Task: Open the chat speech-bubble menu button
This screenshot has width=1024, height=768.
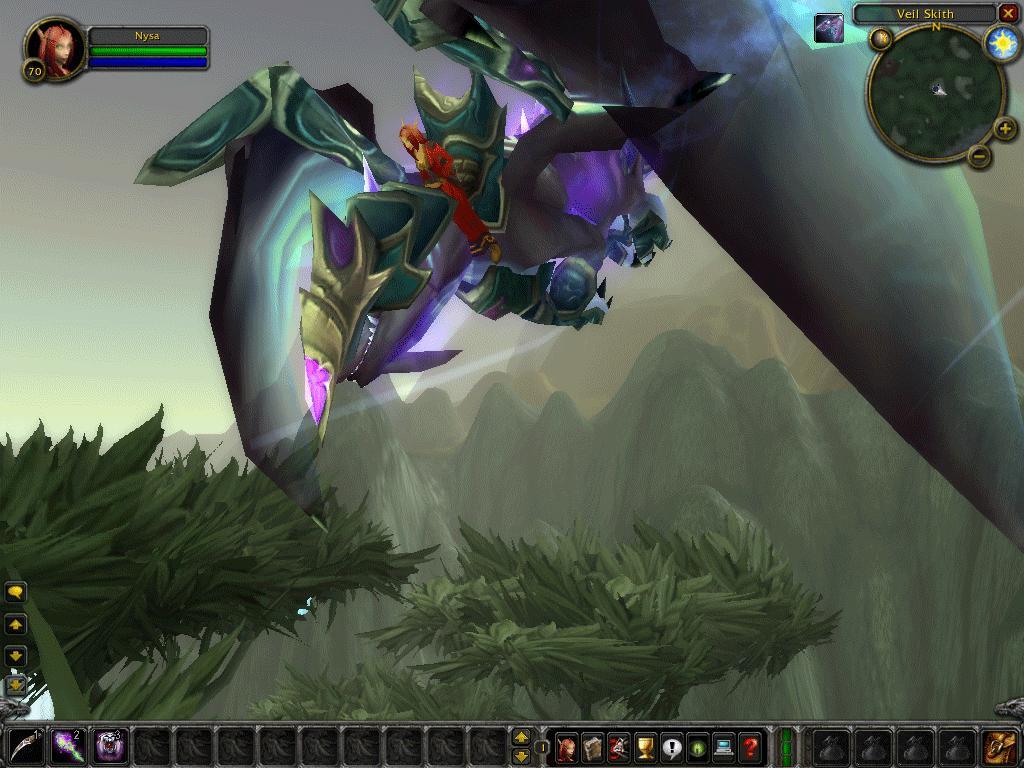Action: pos(16,593)
